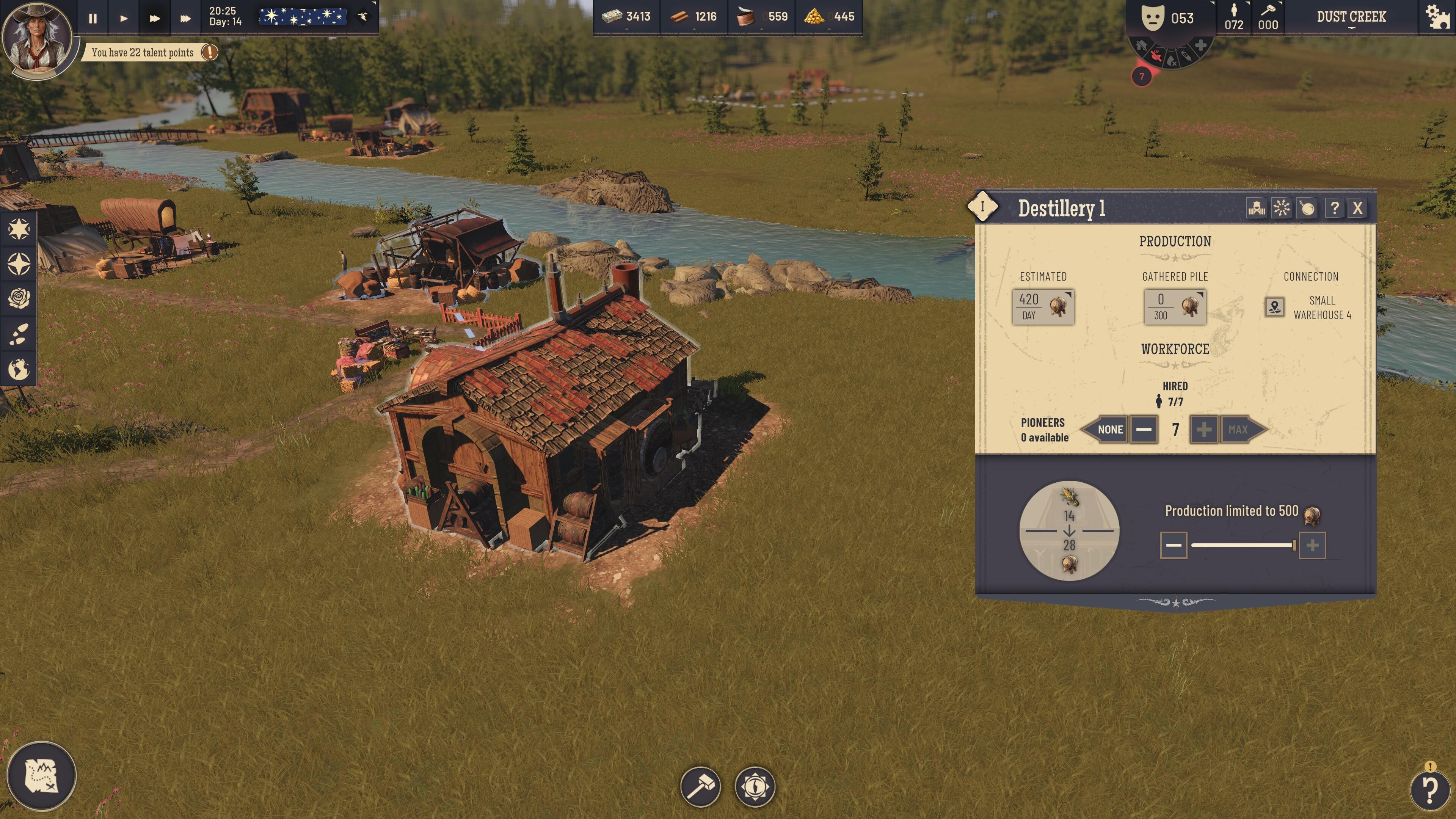Pause the game with the pause button

pyautogui.click(x=93, y=17)
